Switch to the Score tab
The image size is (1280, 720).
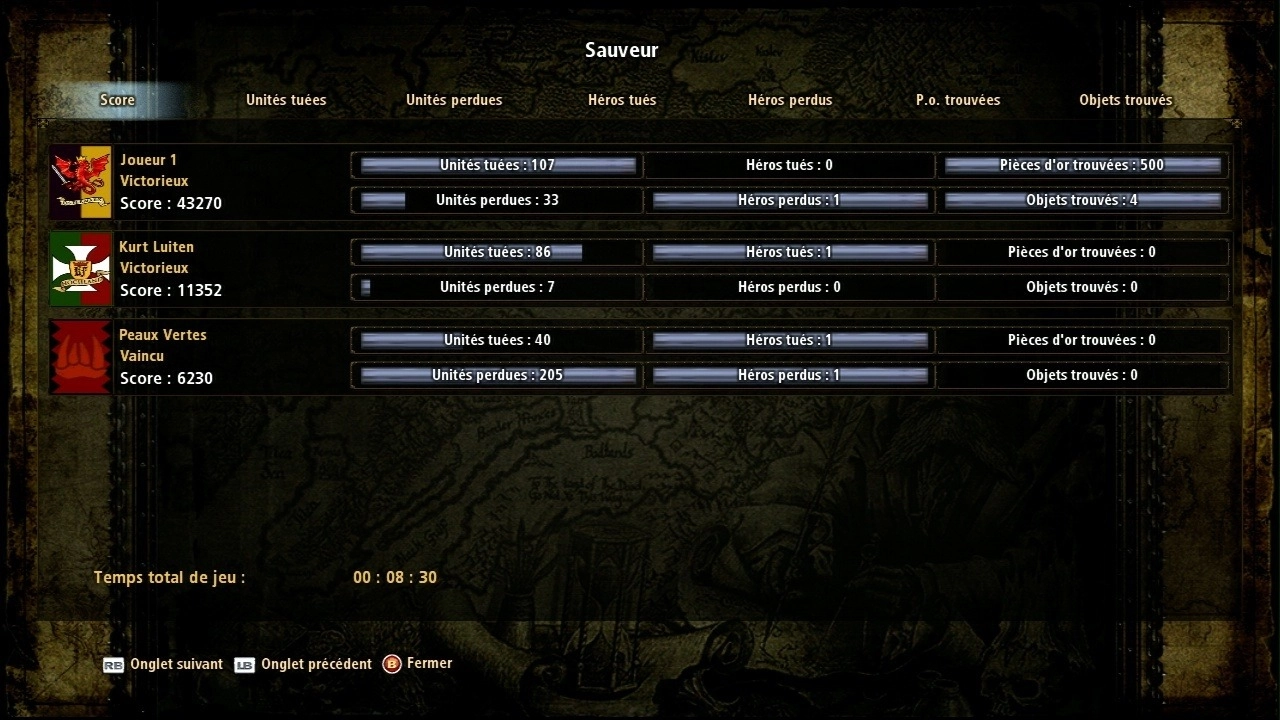tap(117, 100)
